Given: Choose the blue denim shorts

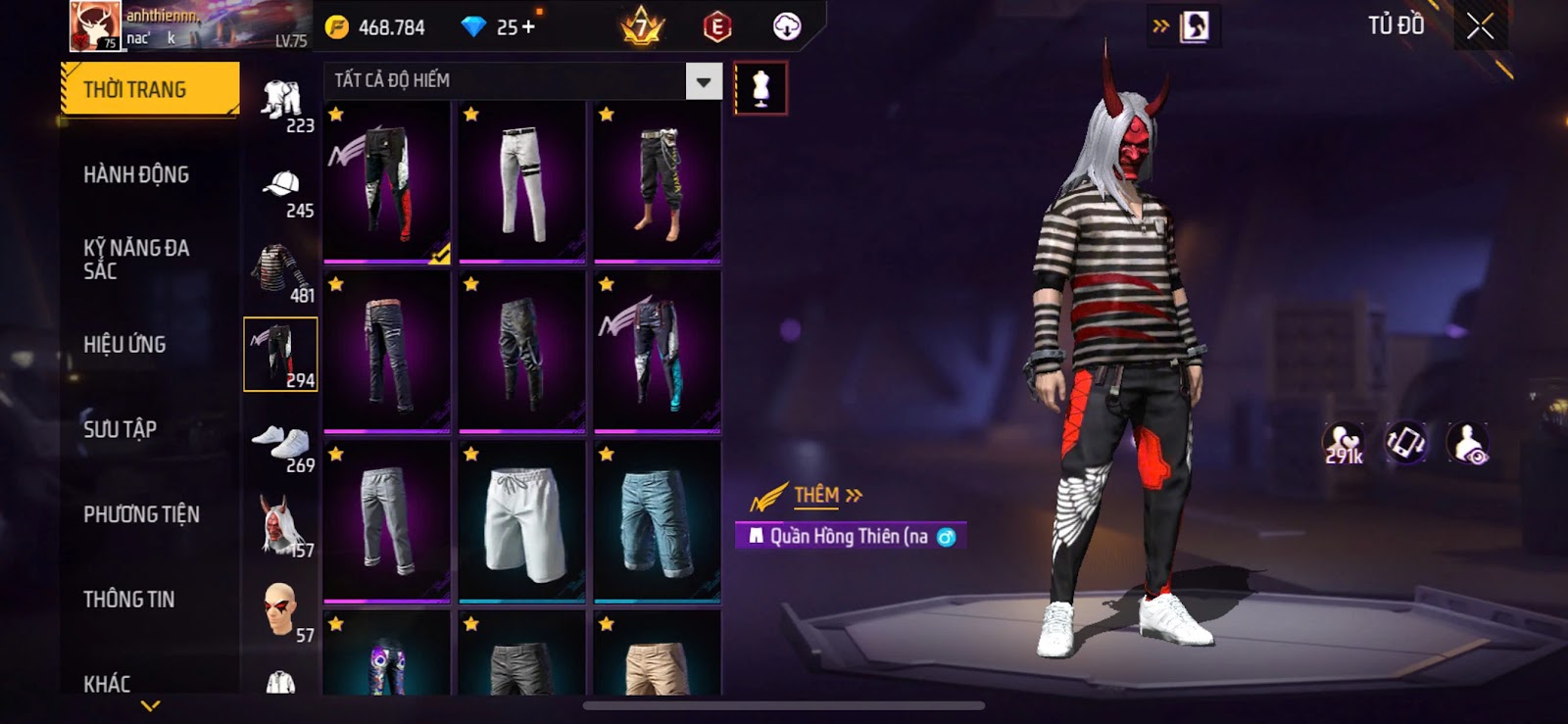Looking at the screenshot, I should point(657,521).
